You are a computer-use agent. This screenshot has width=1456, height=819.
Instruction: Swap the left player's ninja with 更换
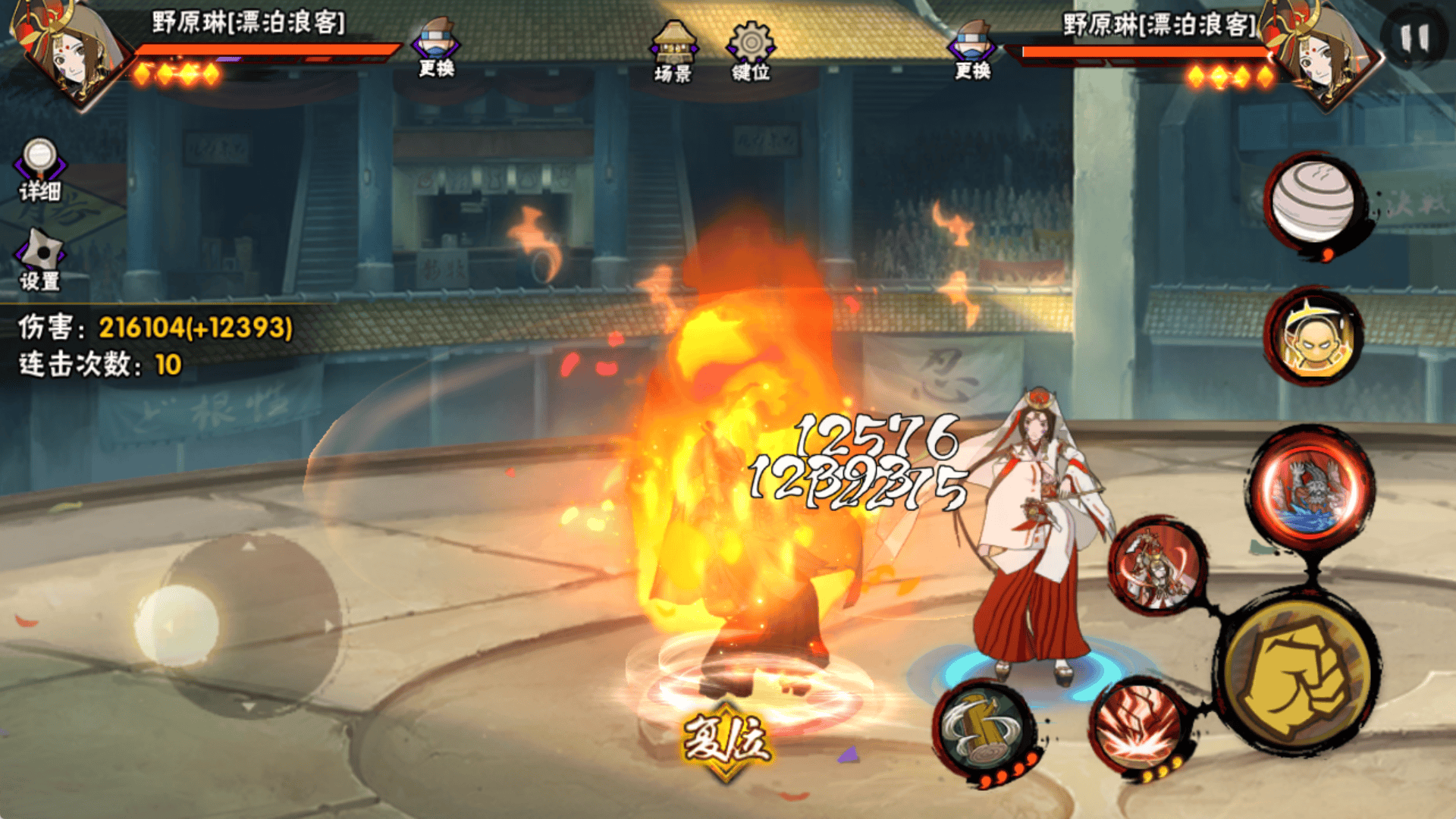pyautogui.click(x=436, y=48)
